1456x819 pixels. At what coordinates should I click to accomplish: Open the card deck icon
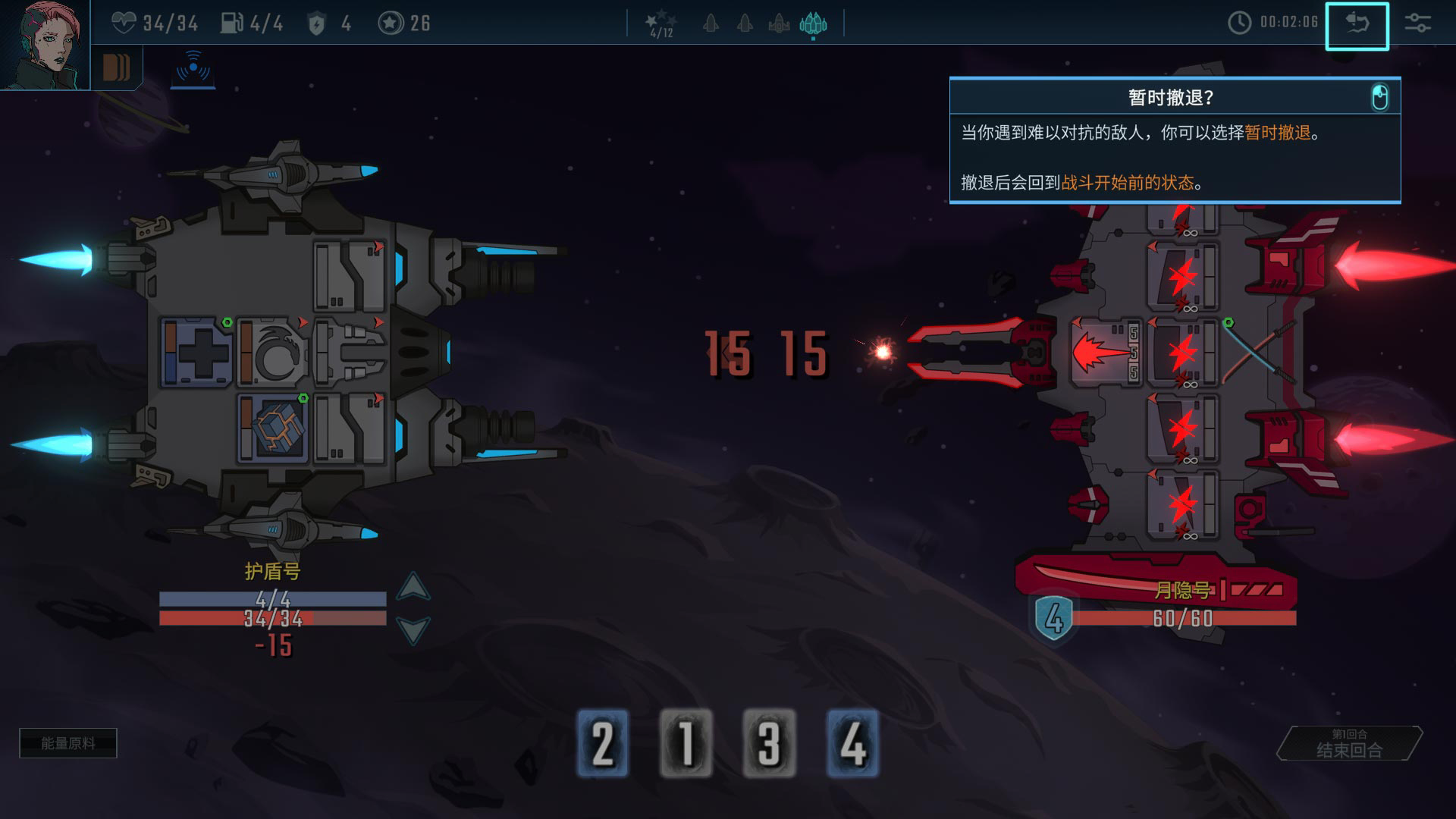(116, 67)
